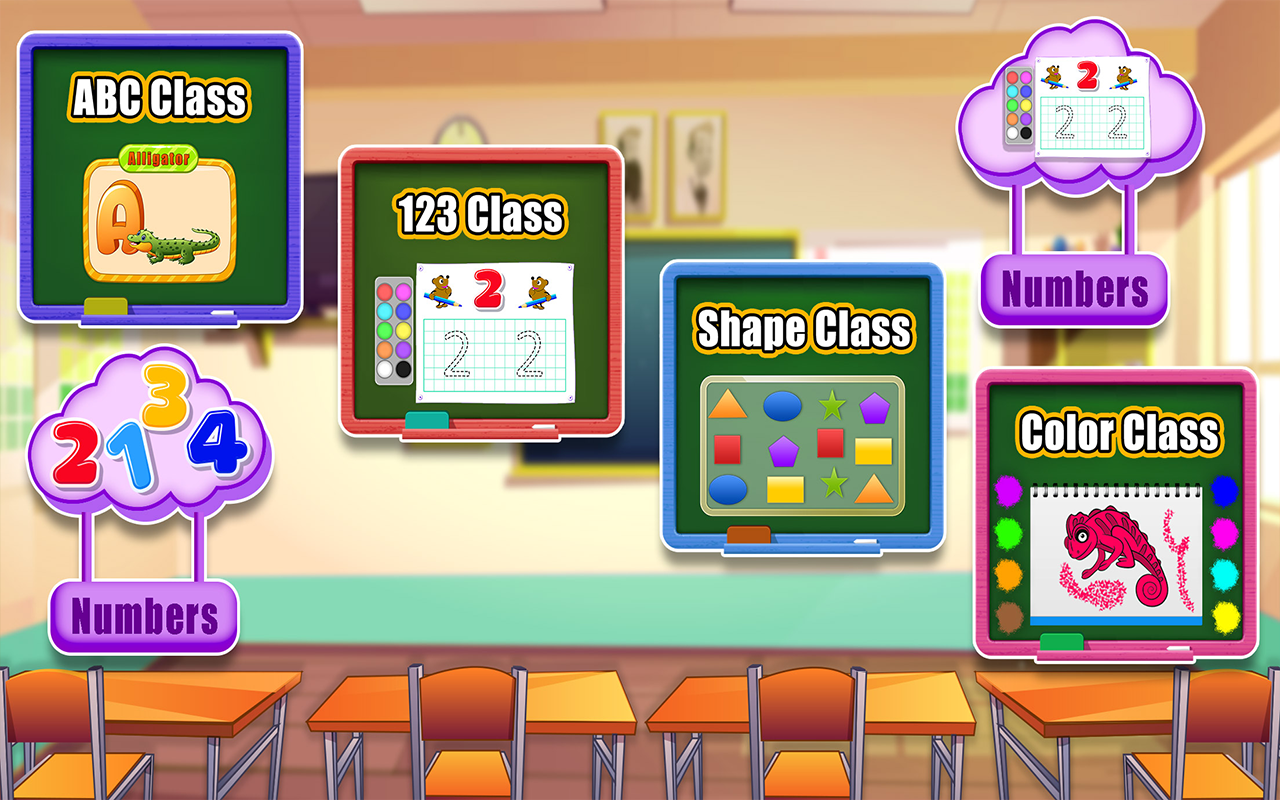Screen dimensions: 1280x800
Task: Select the beaver with pencil illustration
Action: point(440,289)
